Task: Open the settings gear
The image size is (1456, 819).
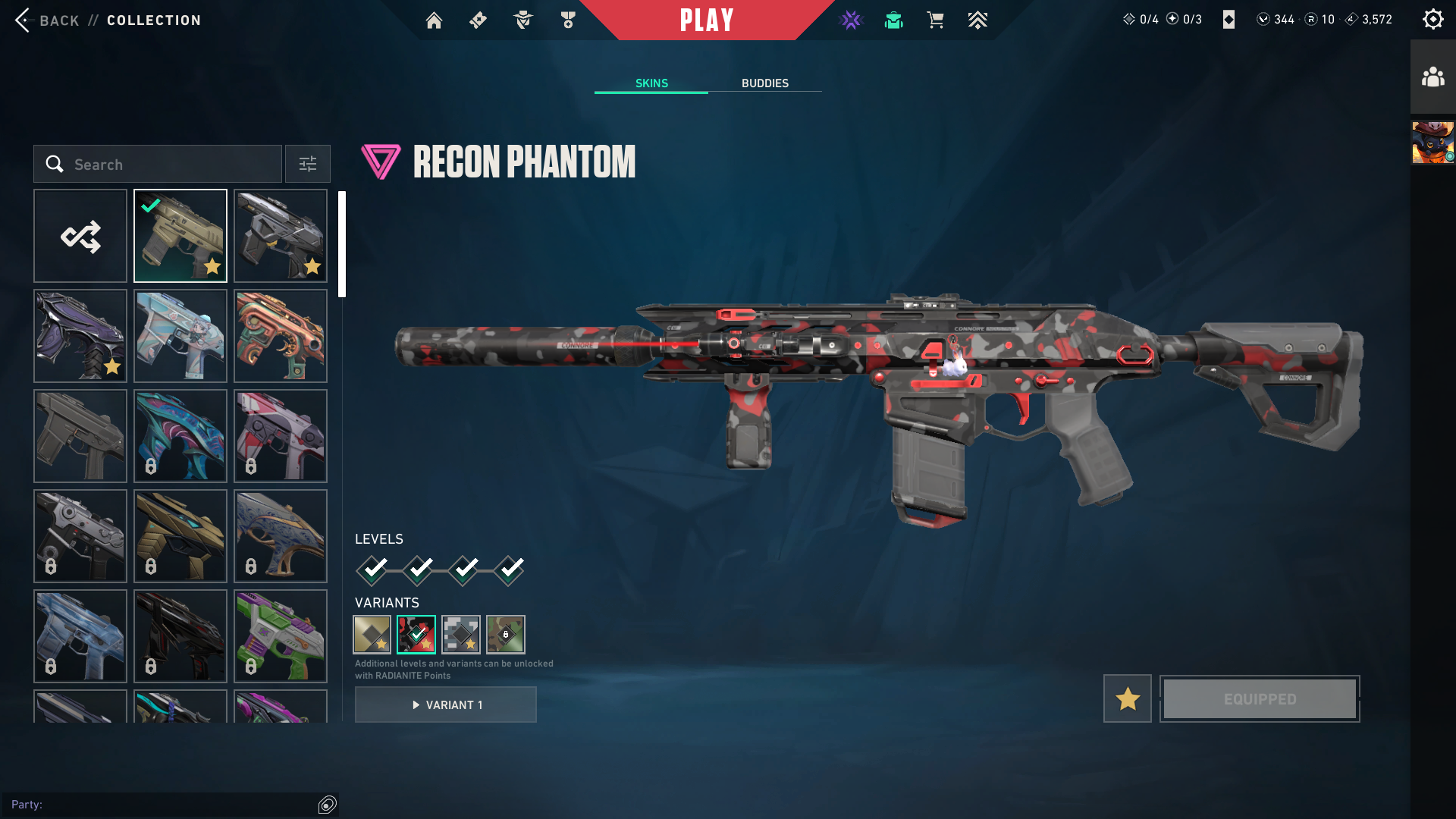Action: pos(1432,20)
